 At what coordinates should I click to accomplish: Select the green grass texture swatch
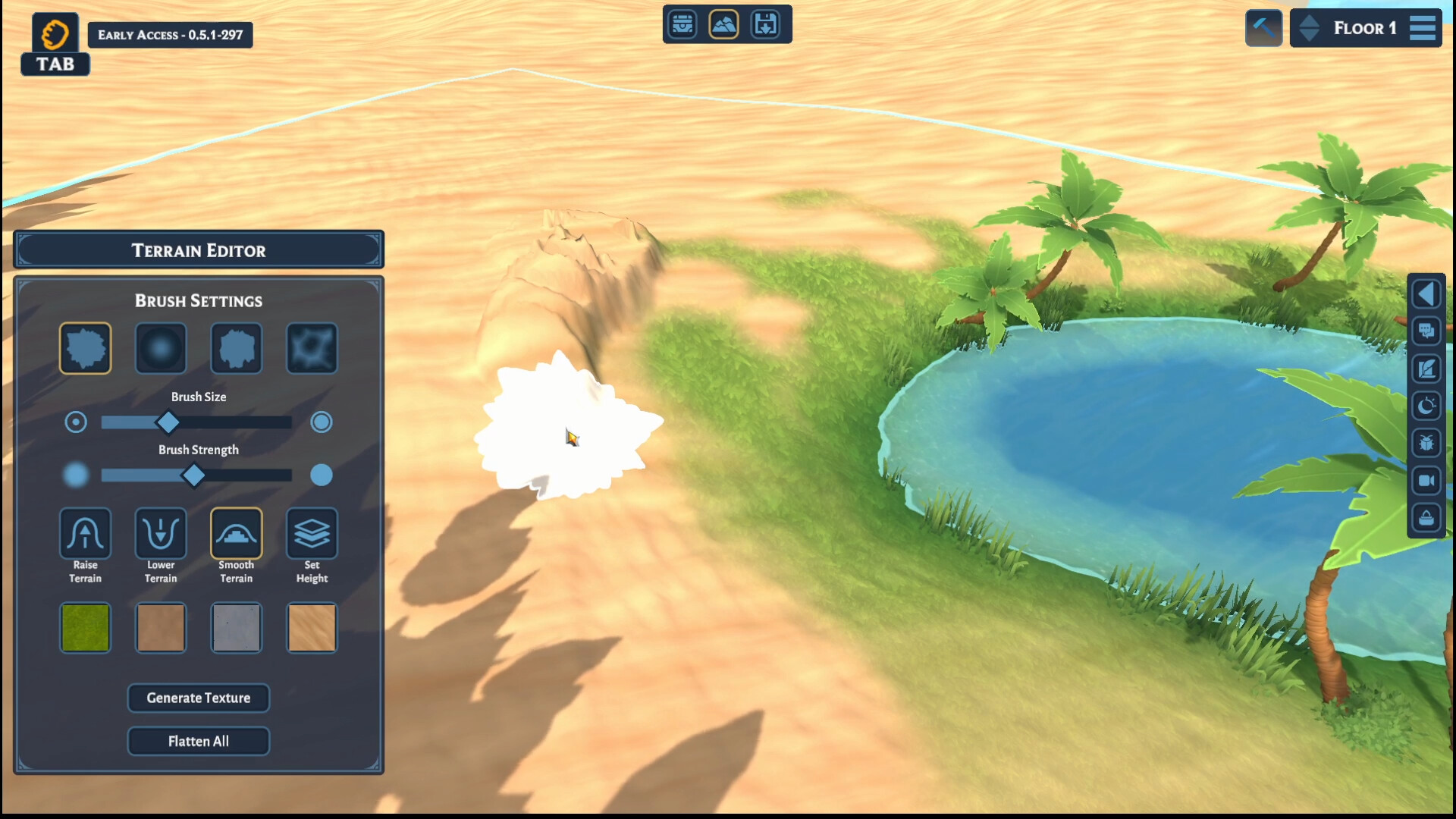coord(85,628)
